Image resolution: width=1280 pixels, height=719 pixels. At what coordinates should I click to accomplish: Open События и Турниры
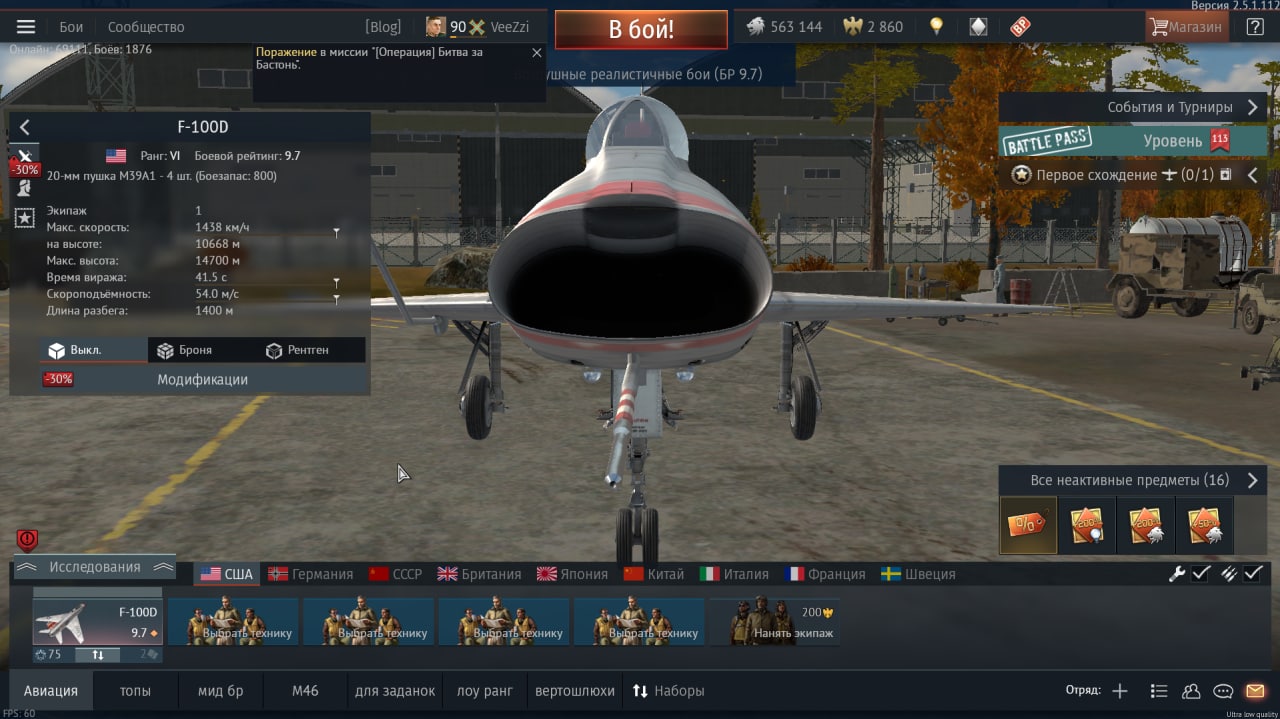coord(1132,107)
